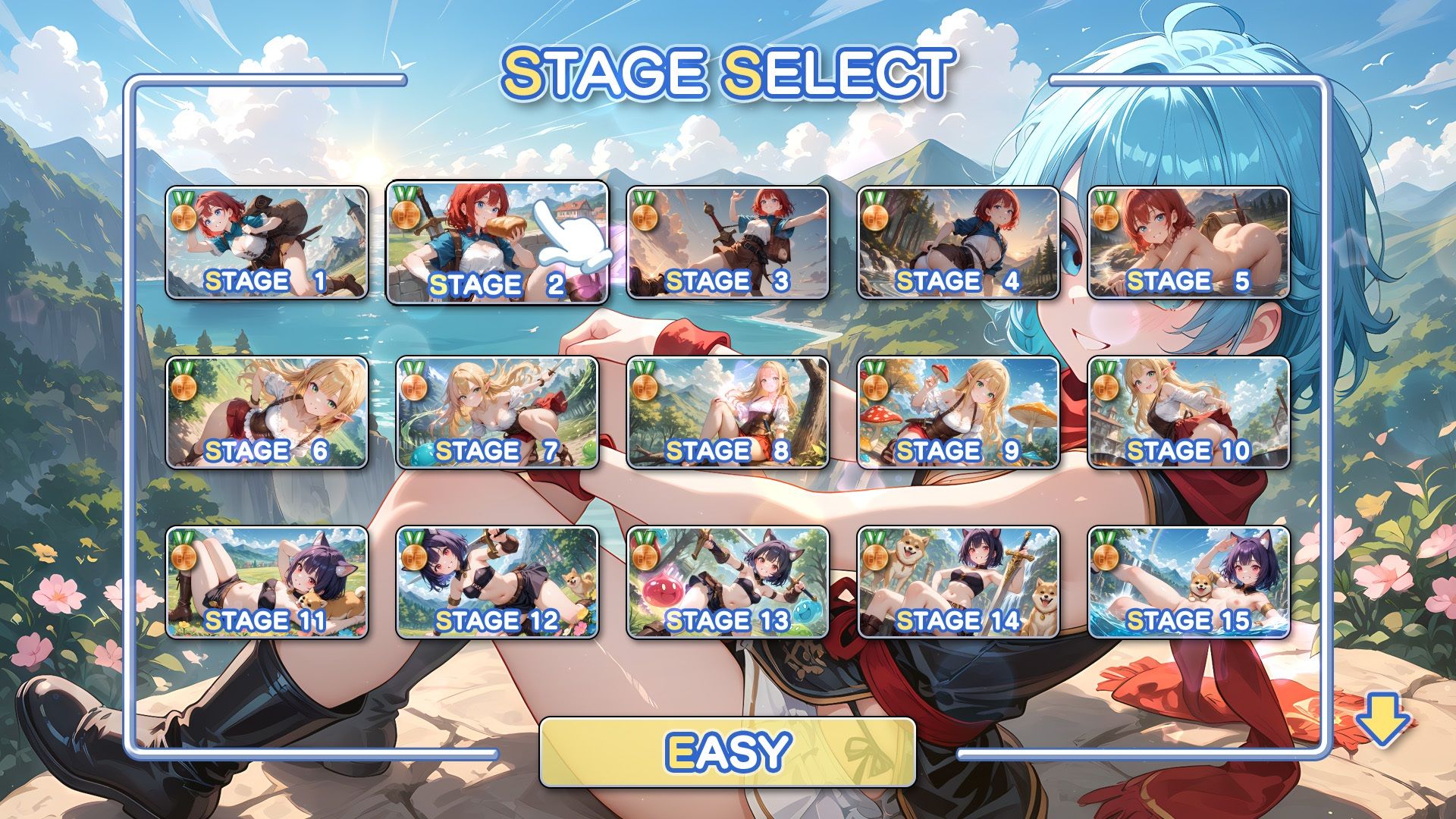Open the Stage 7 tile
This screenshot has width=1456, height=819.
pos(497,413)
